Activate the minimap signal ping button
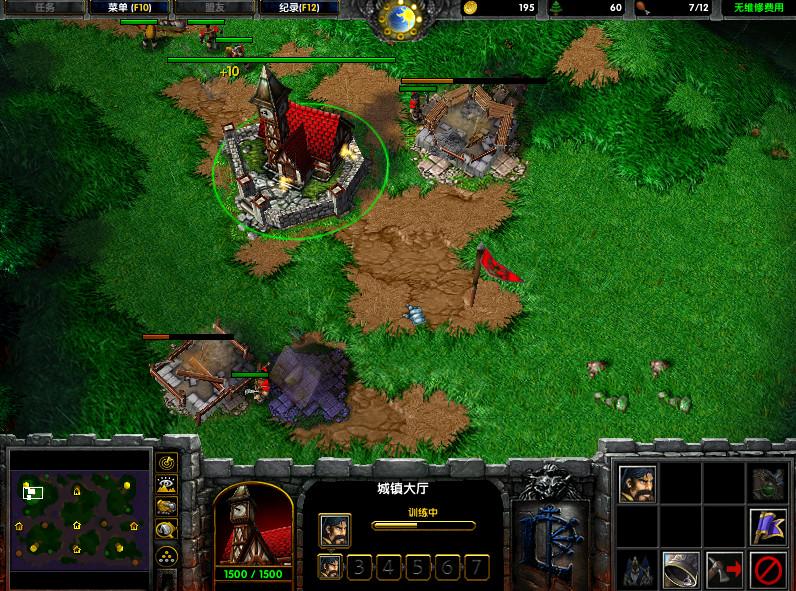This screenshot has width=796, height=591. pos(166,462)
